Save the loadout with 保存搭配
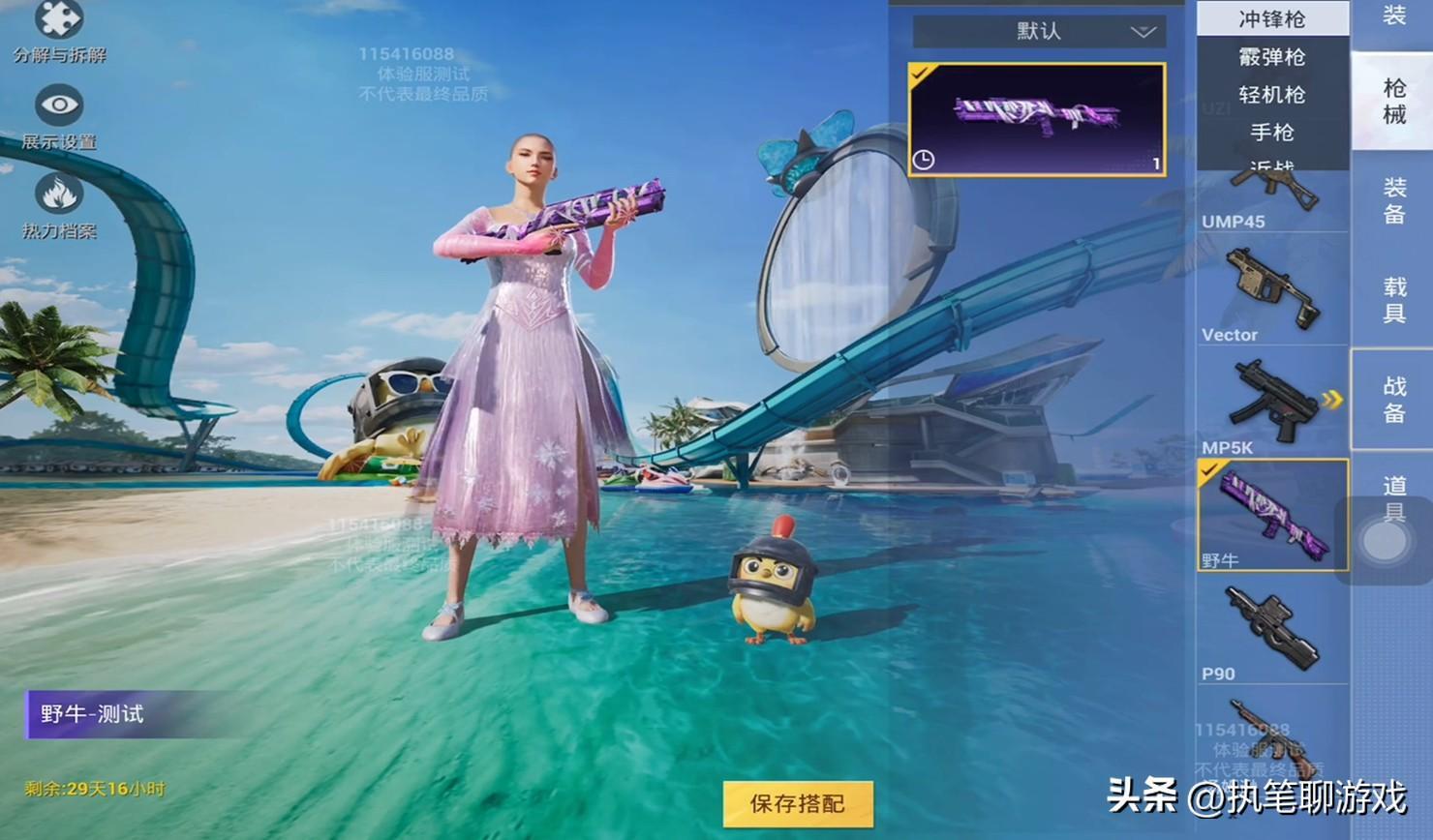Image resolution: width=1433 pixels, height=840 pixels. [798, 803]
